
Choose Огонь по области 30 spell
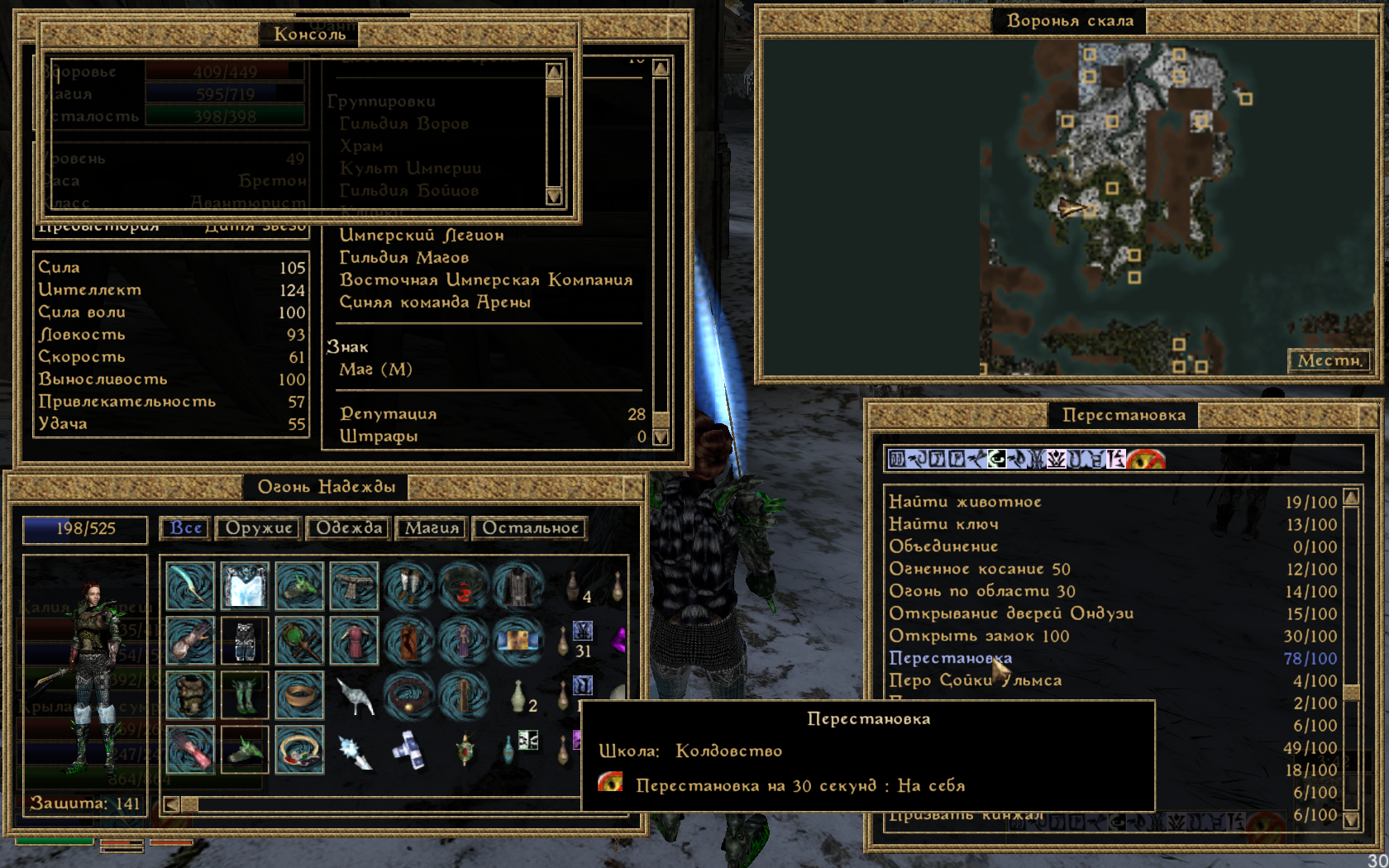pyautogui.click(x=981, y=591)
